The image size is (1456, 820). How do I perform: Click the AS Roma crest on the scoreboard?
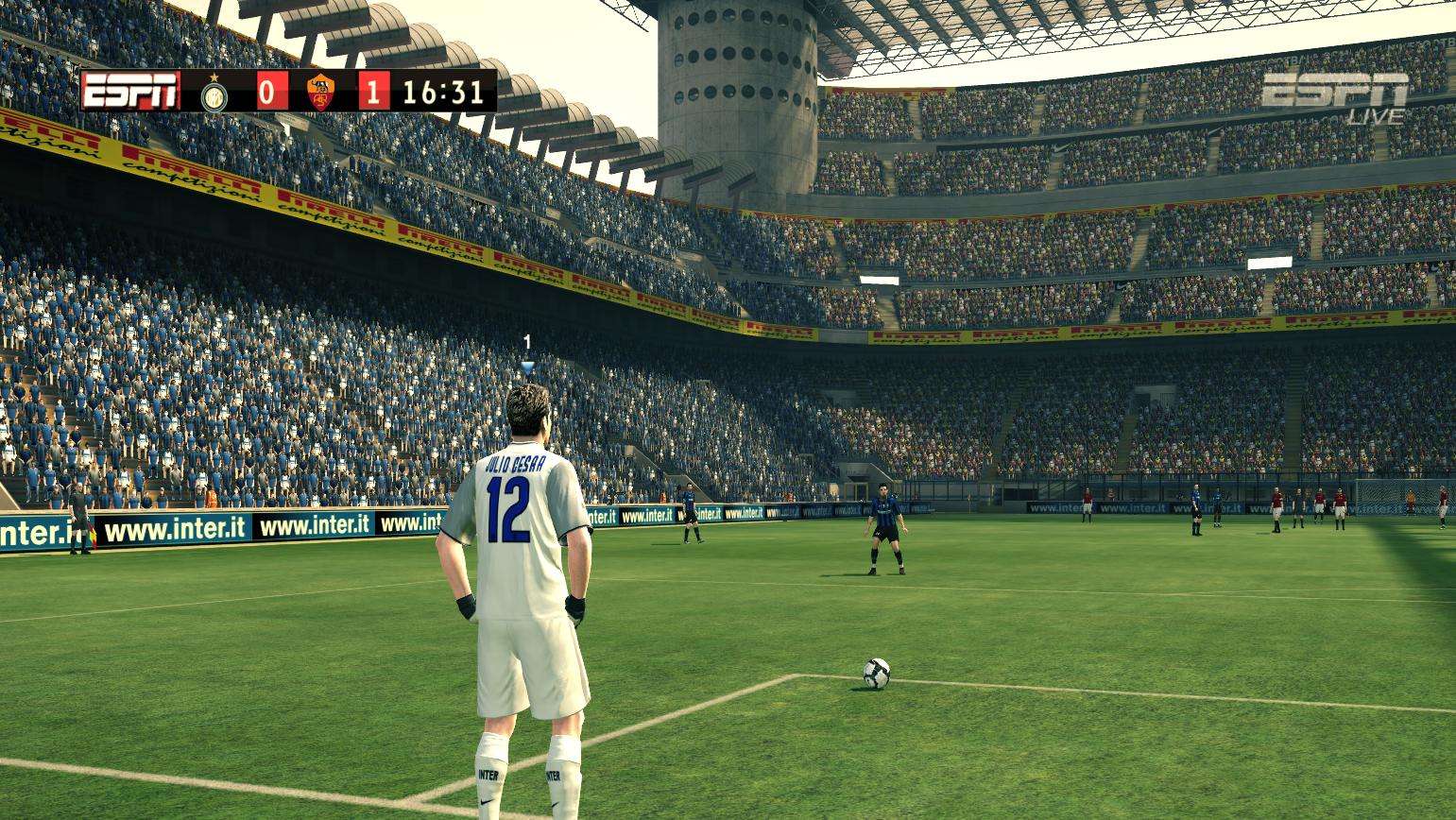click(x=321, y=93)
